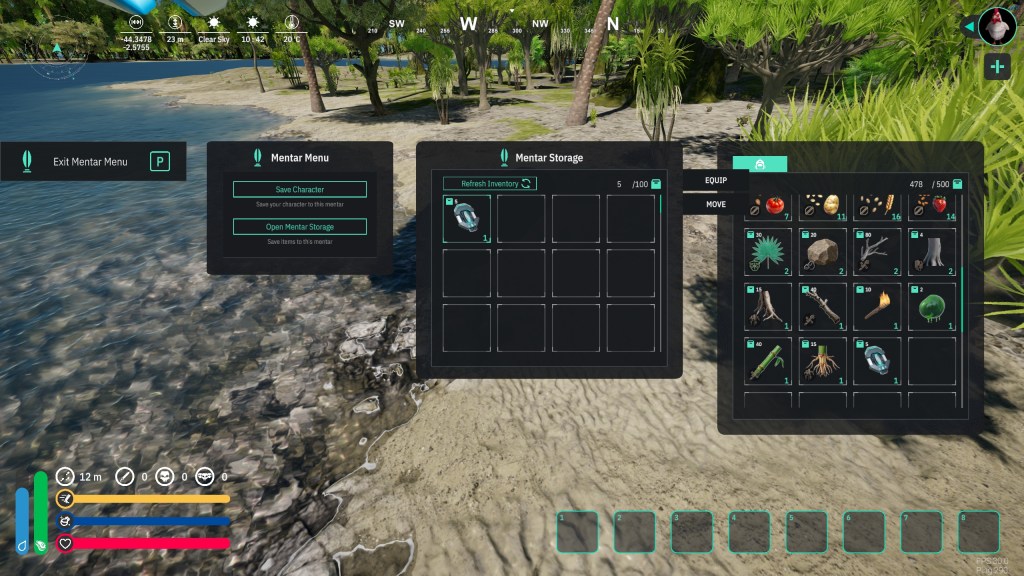Select the tree stump inventory slot

(930, 252)
